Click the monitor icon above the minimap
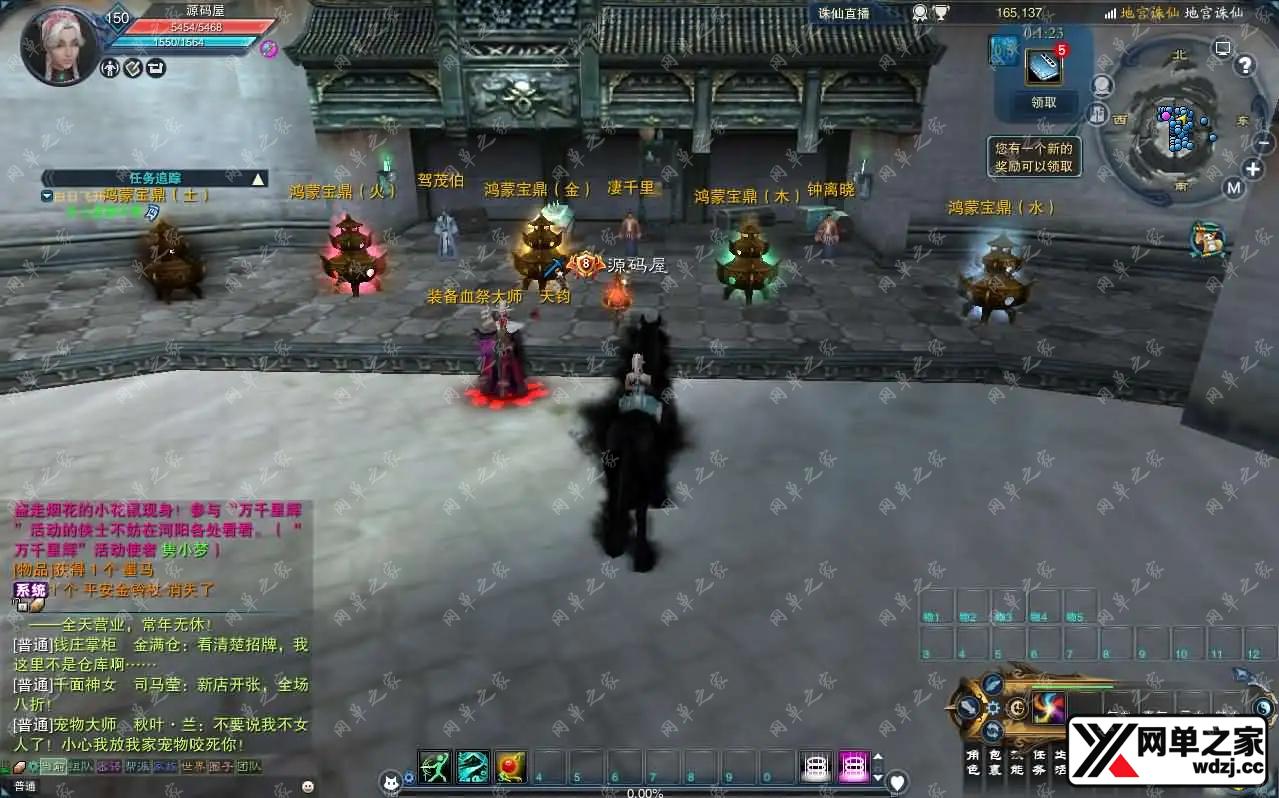Image resolution: width=1279 pixels, height=798 pixels. coord(1222,48)
